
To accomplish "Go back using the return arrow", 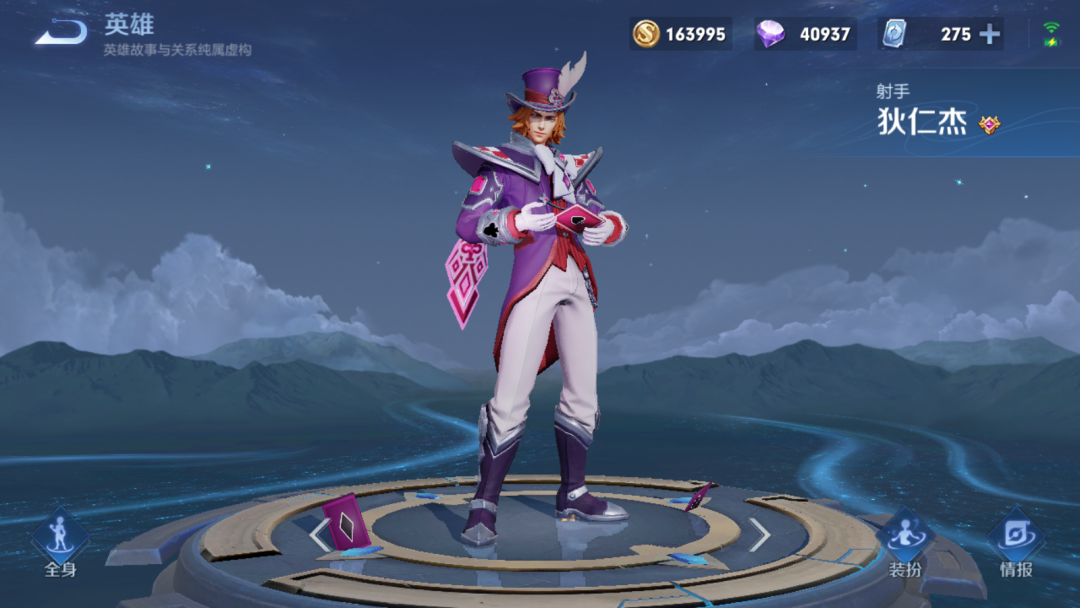I will click(60, 33).
